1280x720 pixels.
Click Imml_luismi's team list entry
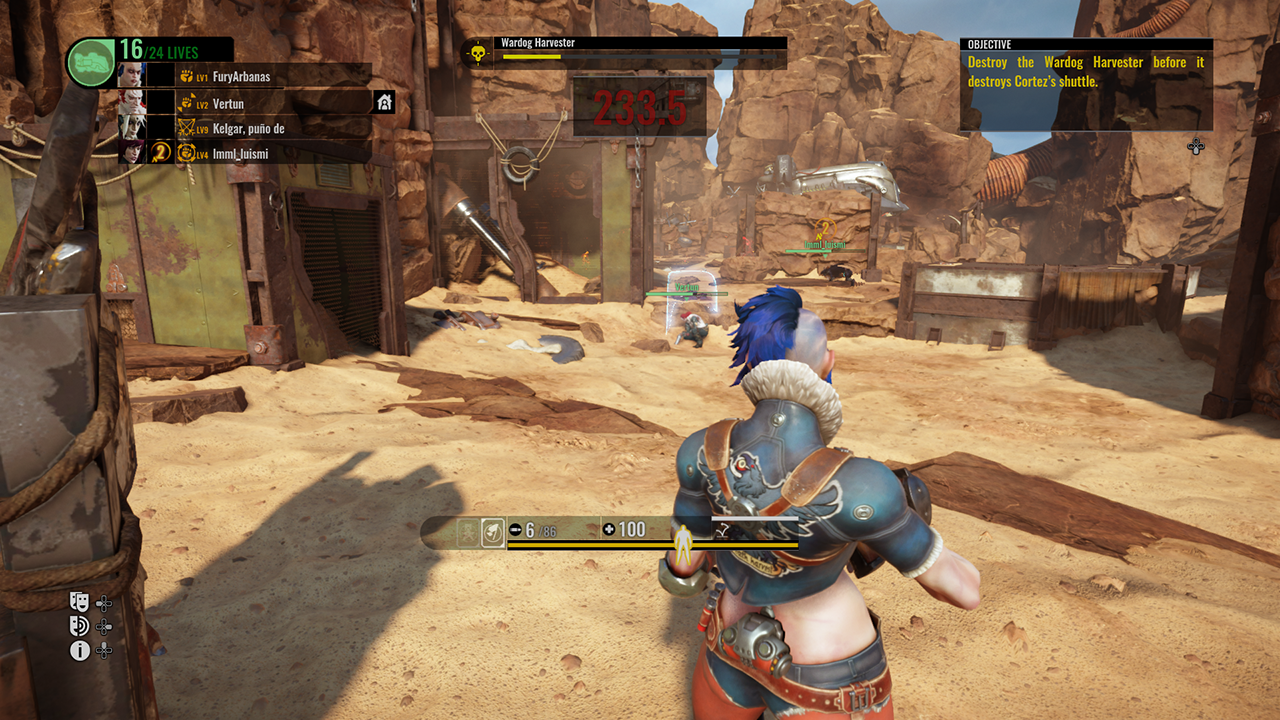(x=239, y=153)
